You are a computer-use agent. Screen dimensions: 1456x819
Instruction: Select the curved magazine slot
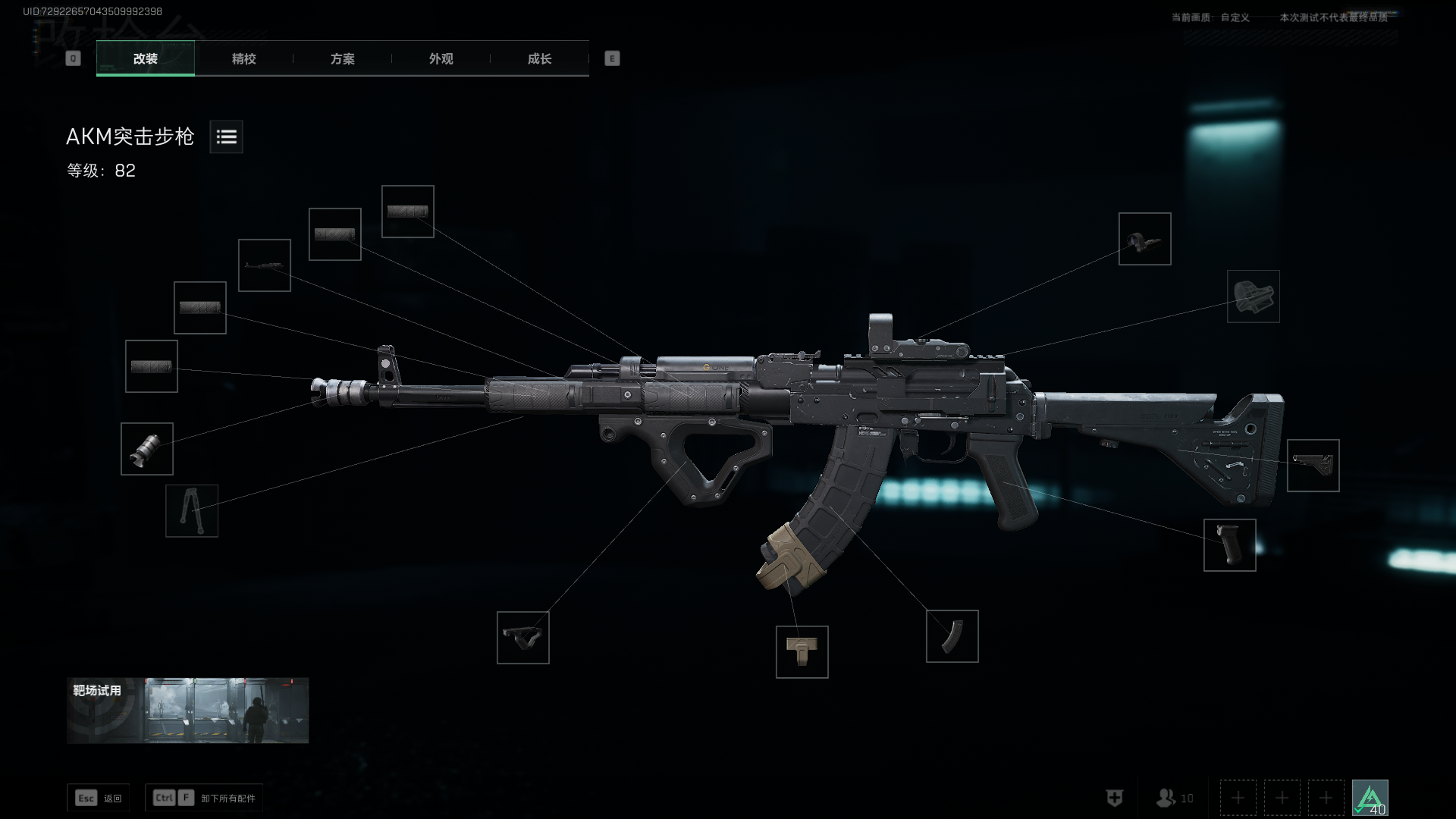(952, 636)
